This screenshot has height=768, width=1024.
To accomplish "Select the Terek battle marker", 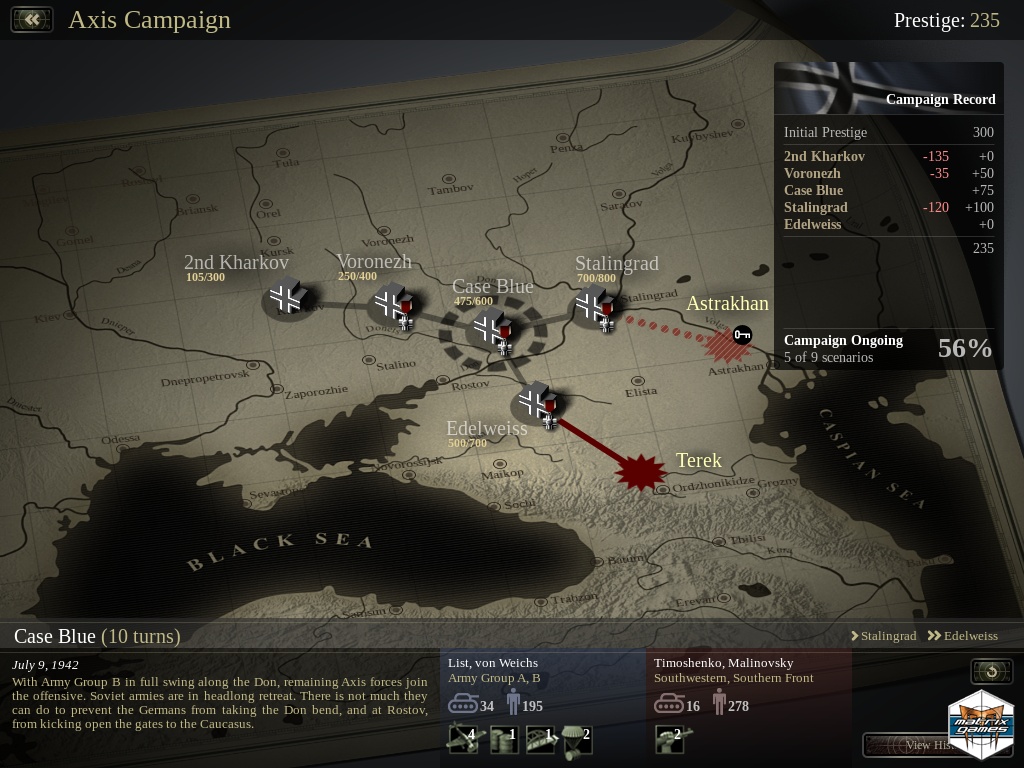I will tap(640, 471).
